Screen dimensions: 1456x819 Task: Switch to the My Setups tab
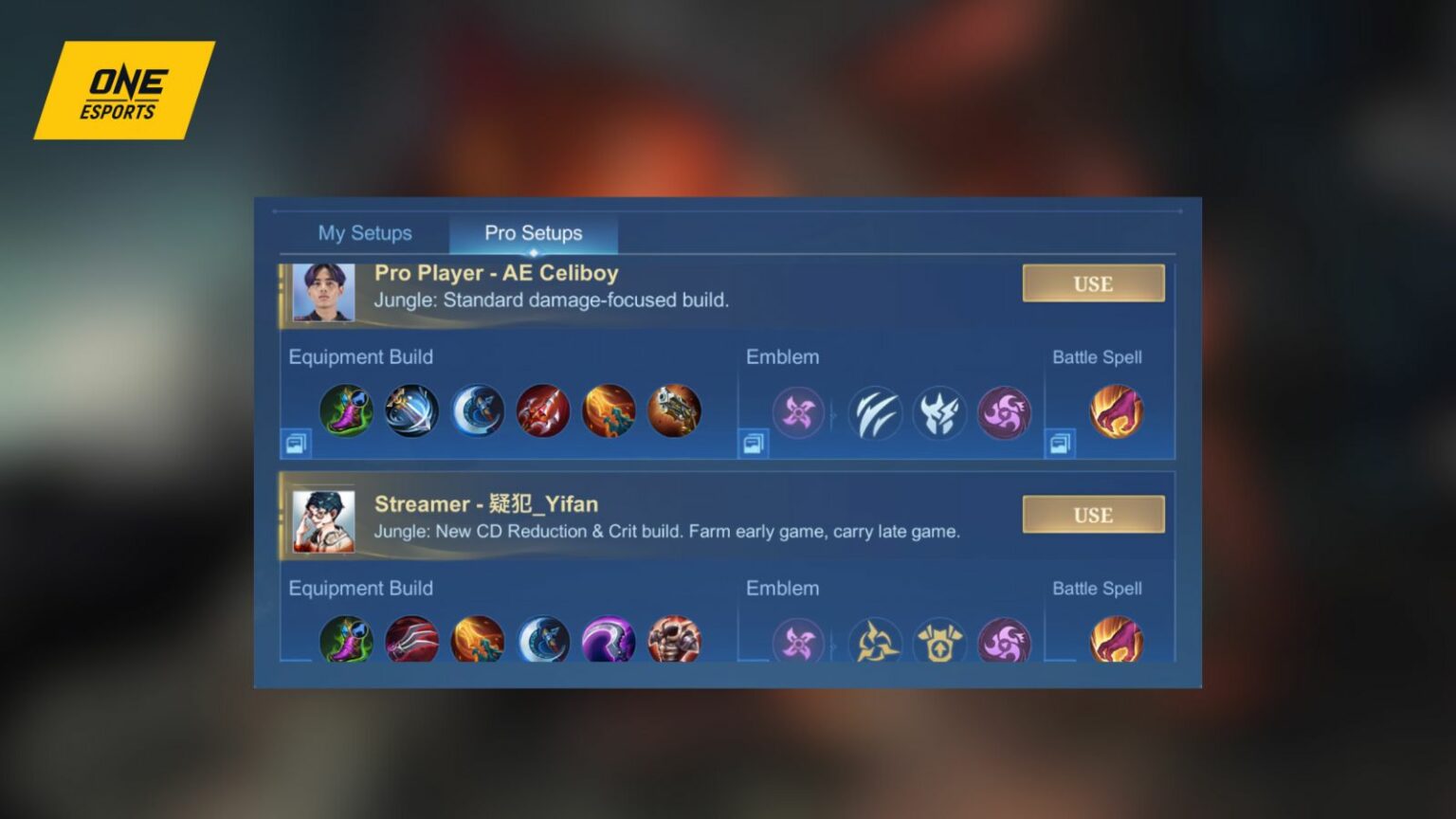(365, 232)
